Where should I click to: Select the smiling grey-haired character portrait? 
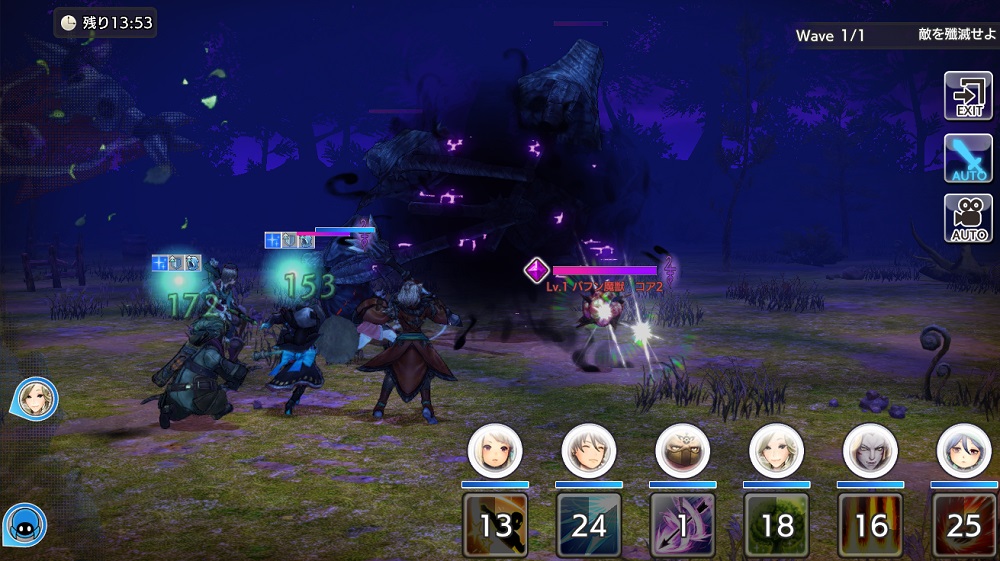(589, 451)
